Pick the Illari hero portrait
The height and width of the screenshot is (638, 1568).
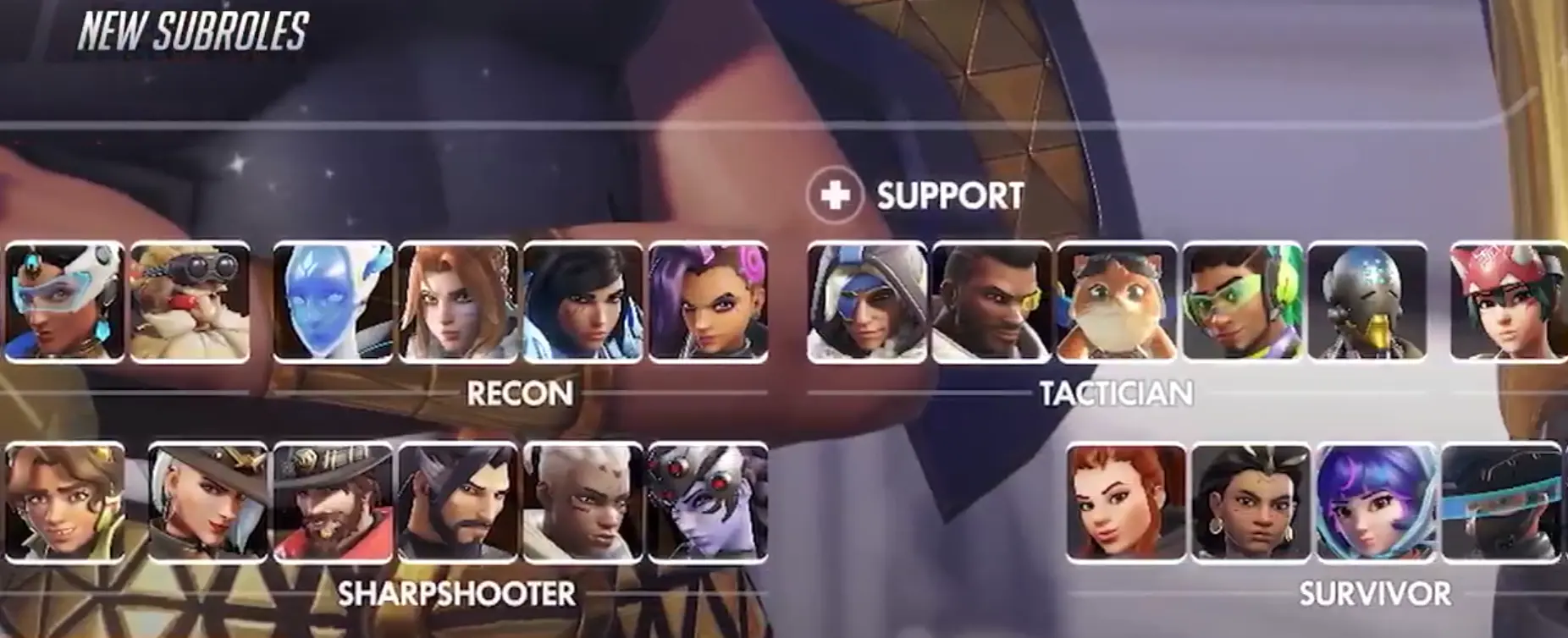[x=1251, y=503]
